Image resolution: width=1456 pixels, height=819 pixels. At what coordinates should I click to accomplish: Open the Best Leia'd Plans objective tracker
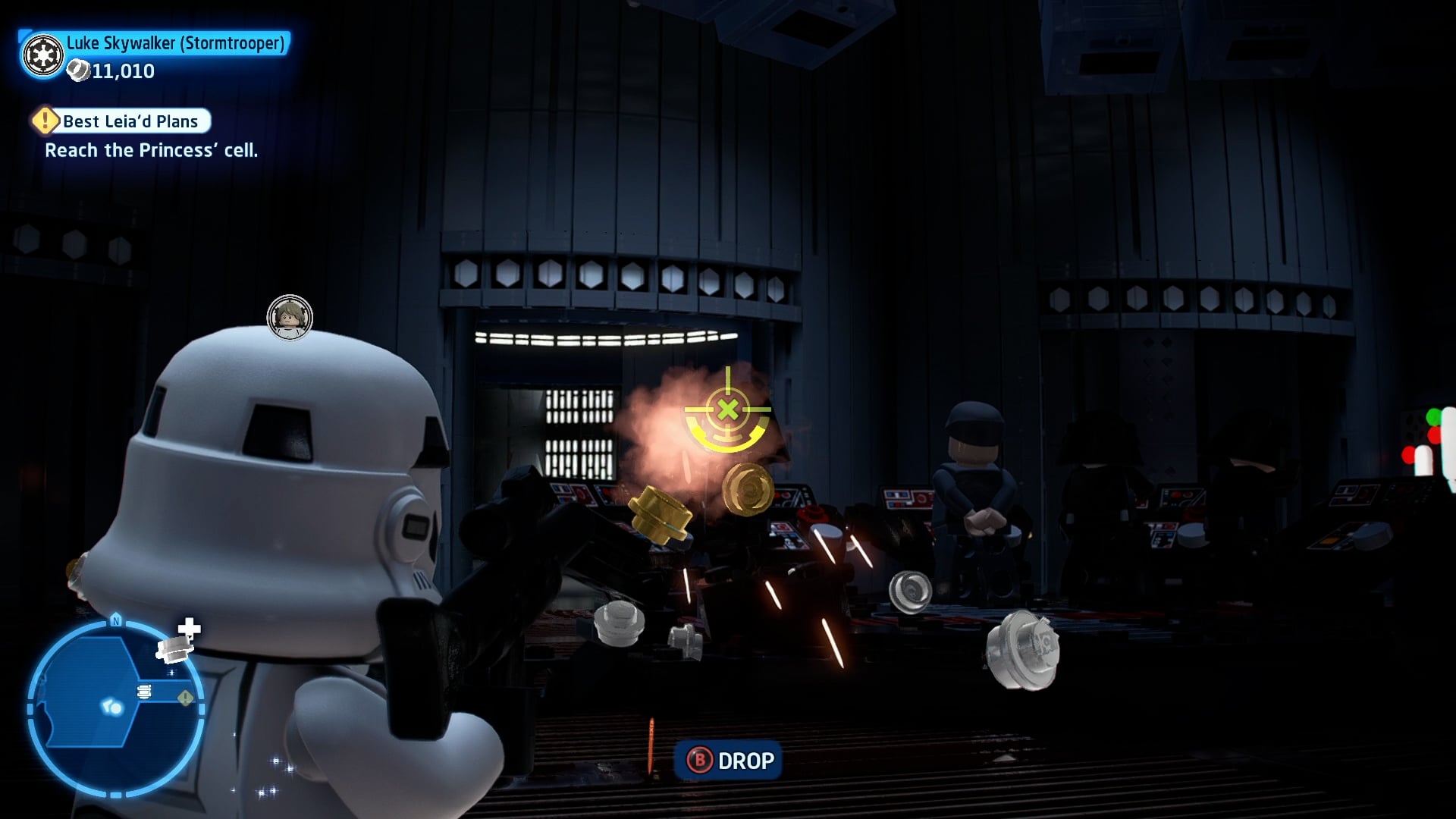click(x=130, y=121)
